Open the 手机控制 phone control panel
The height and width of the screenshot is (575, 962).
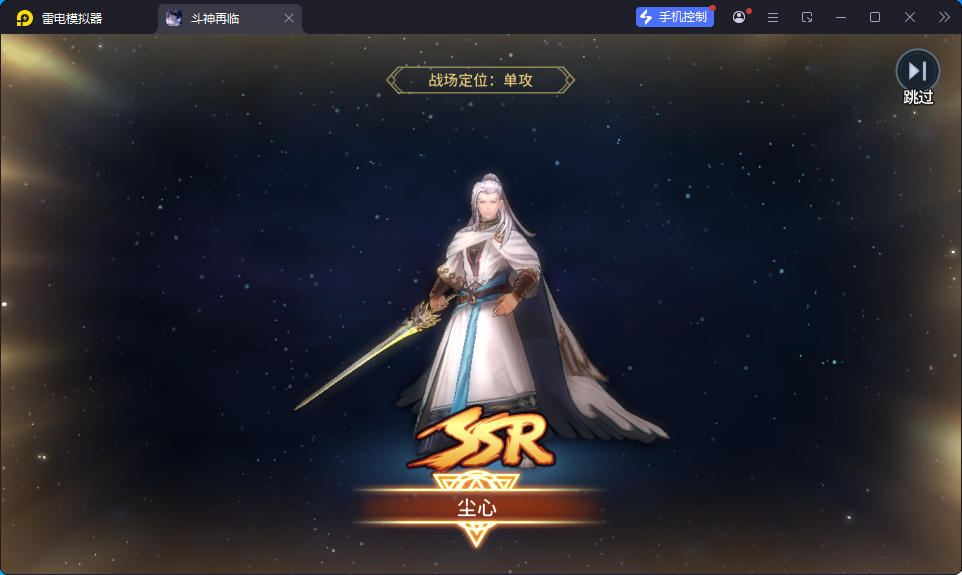click(675, 17)
